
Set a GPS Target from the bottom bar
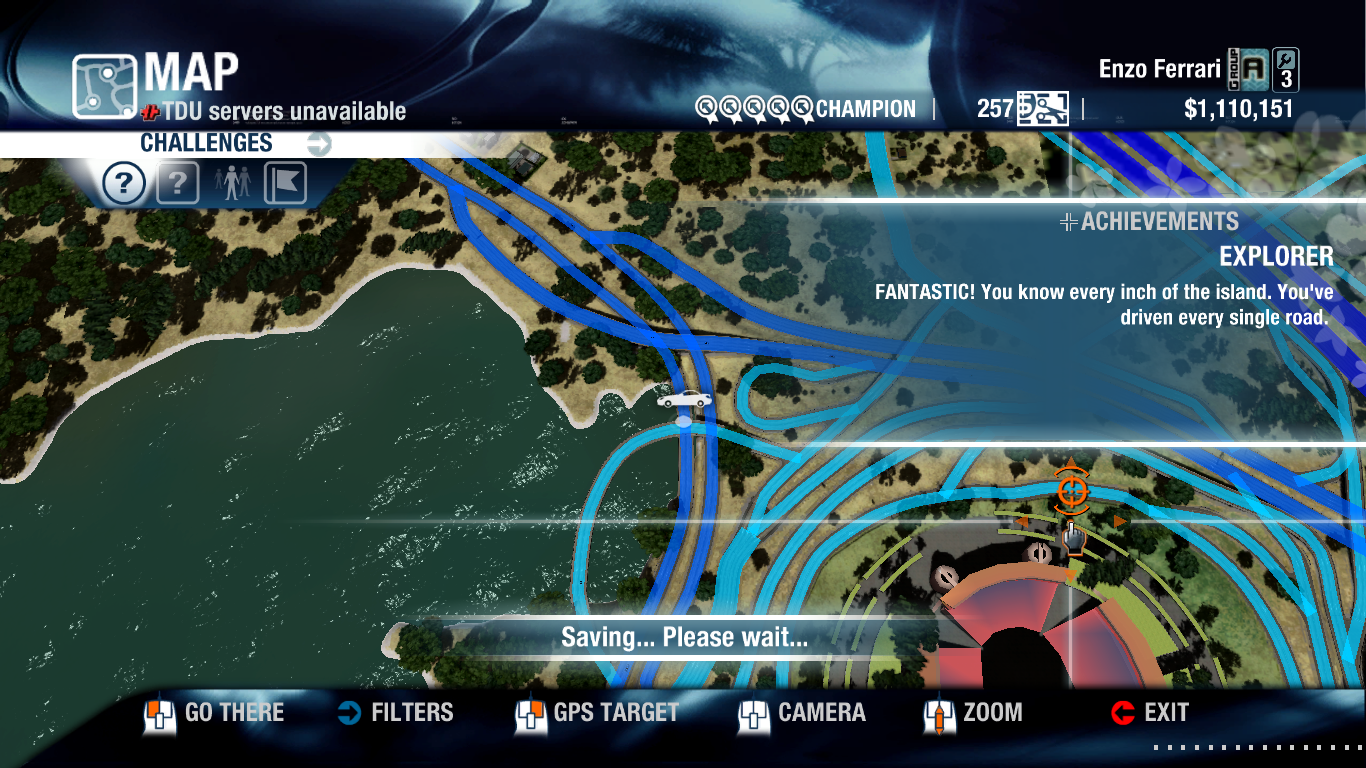[598, 713]
